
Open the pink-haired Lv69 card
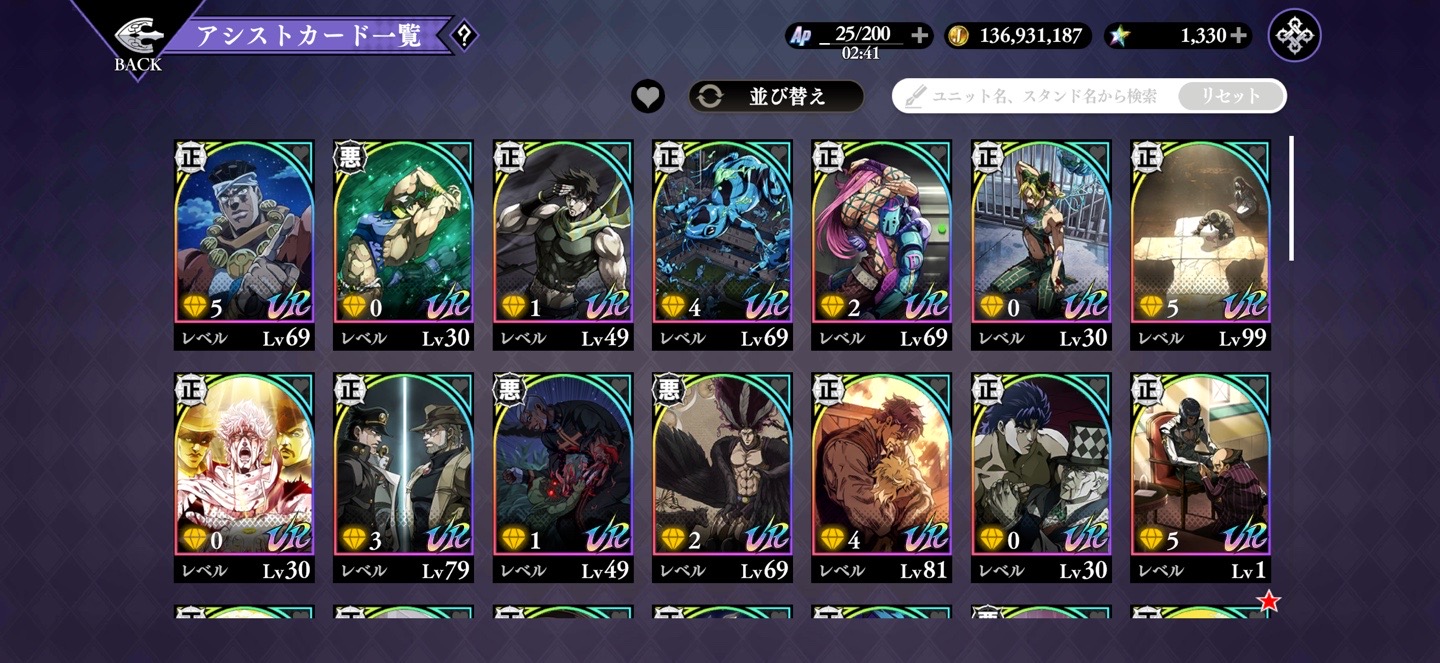(x=881, y=240)
